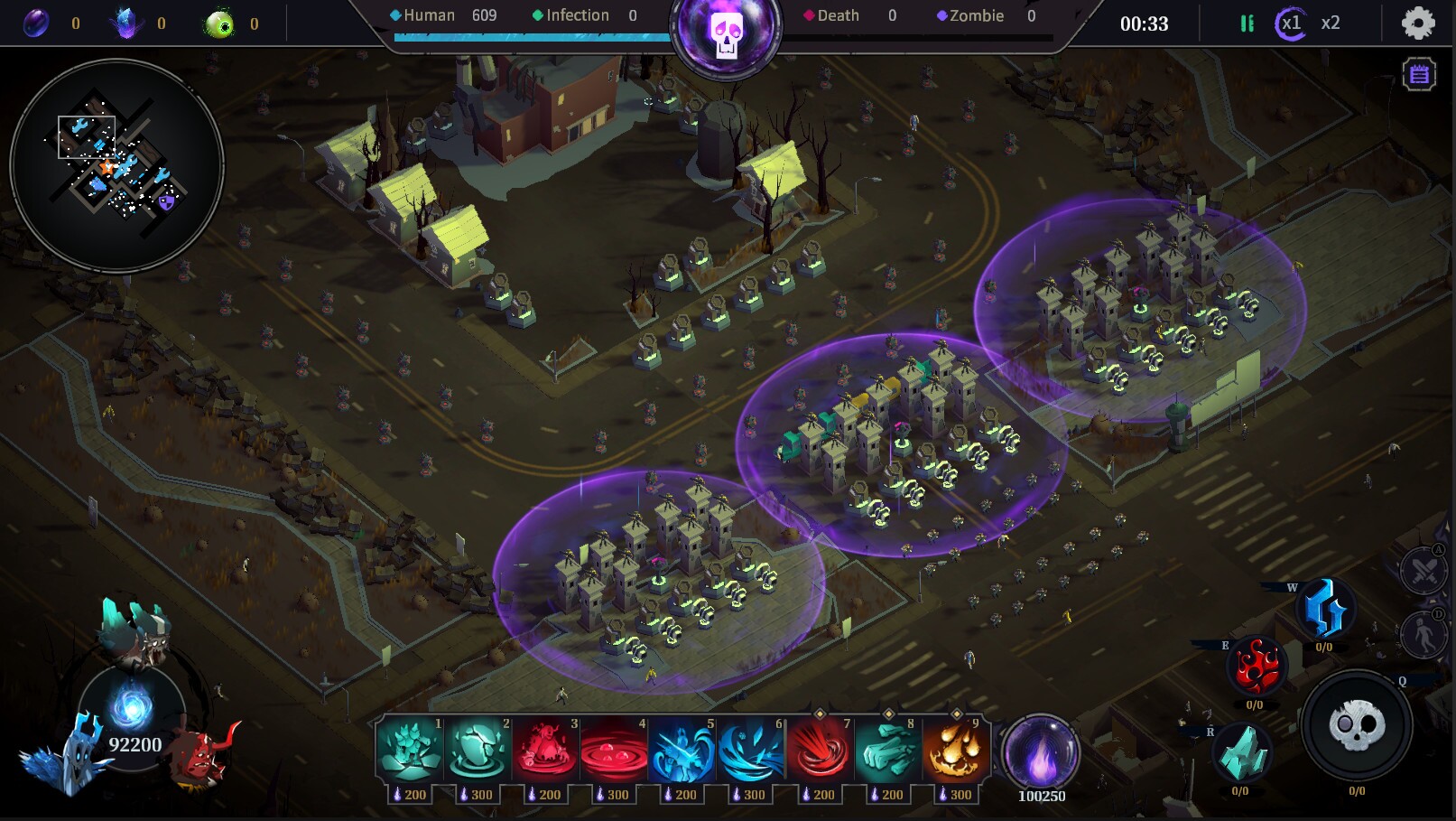Select the red whirlwind skill in slot 7
The width and height of the screenshot is (1456, 821).
(x=819, y=751)
